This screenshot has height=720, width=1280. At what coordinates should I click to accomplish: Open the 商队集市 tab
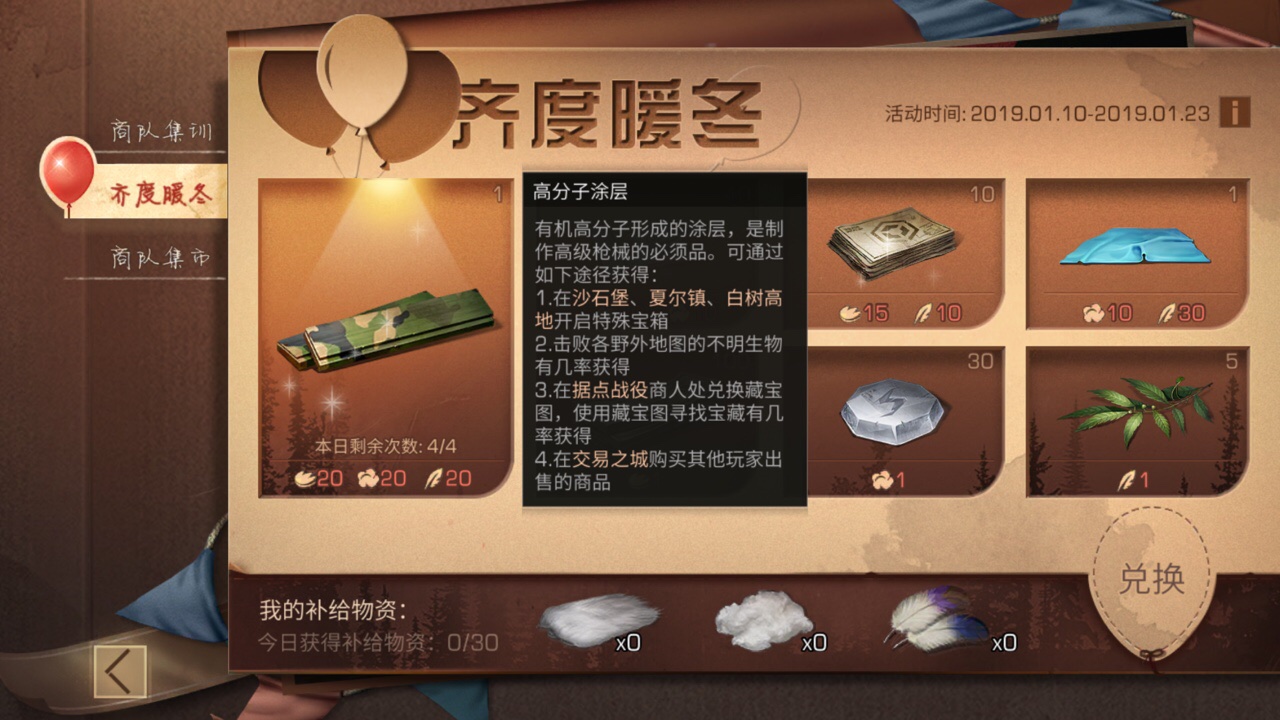pos(160,258)
